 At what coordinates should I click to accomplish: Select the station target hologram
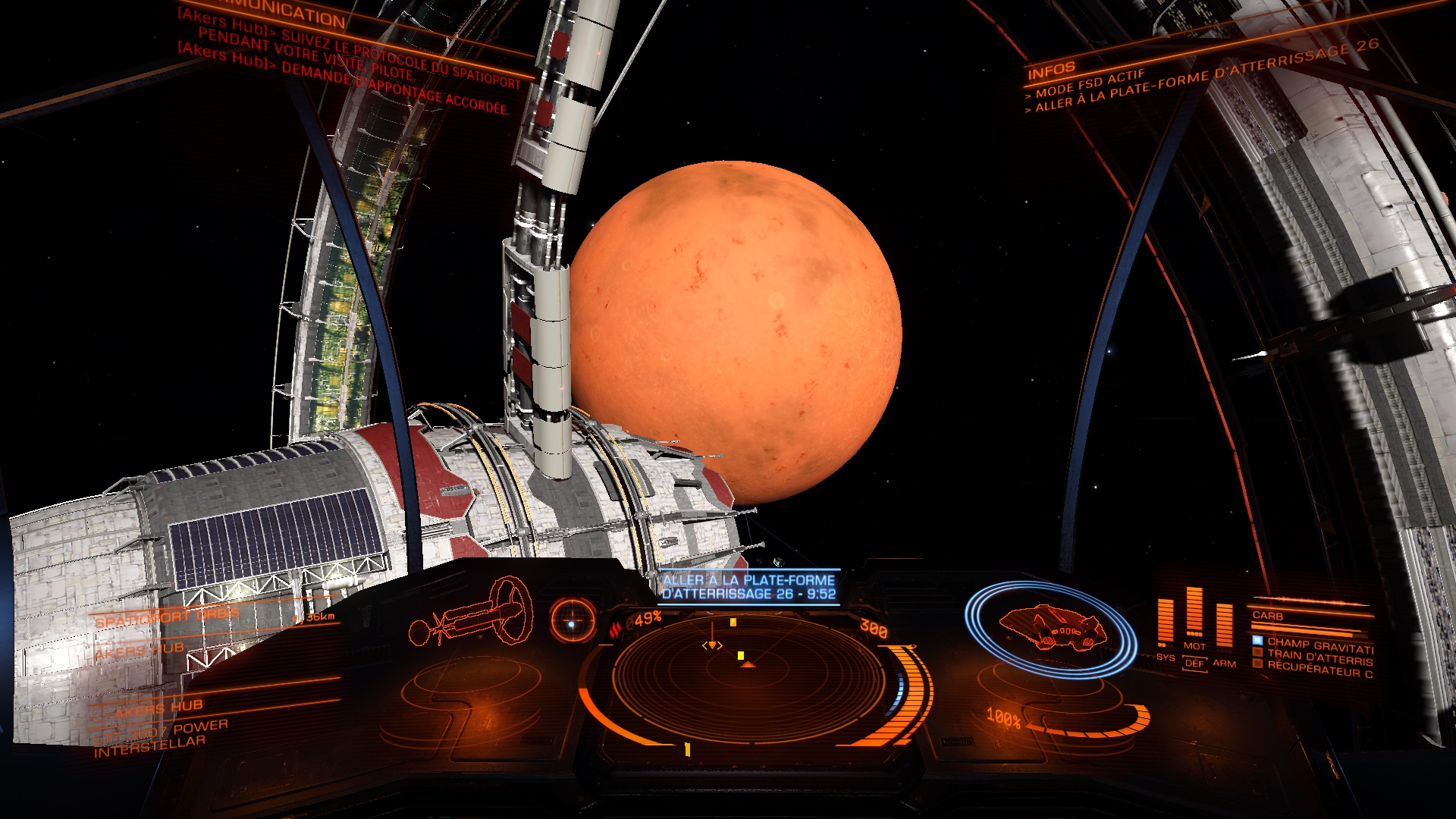pyautogui.click(x=470, y=611)
